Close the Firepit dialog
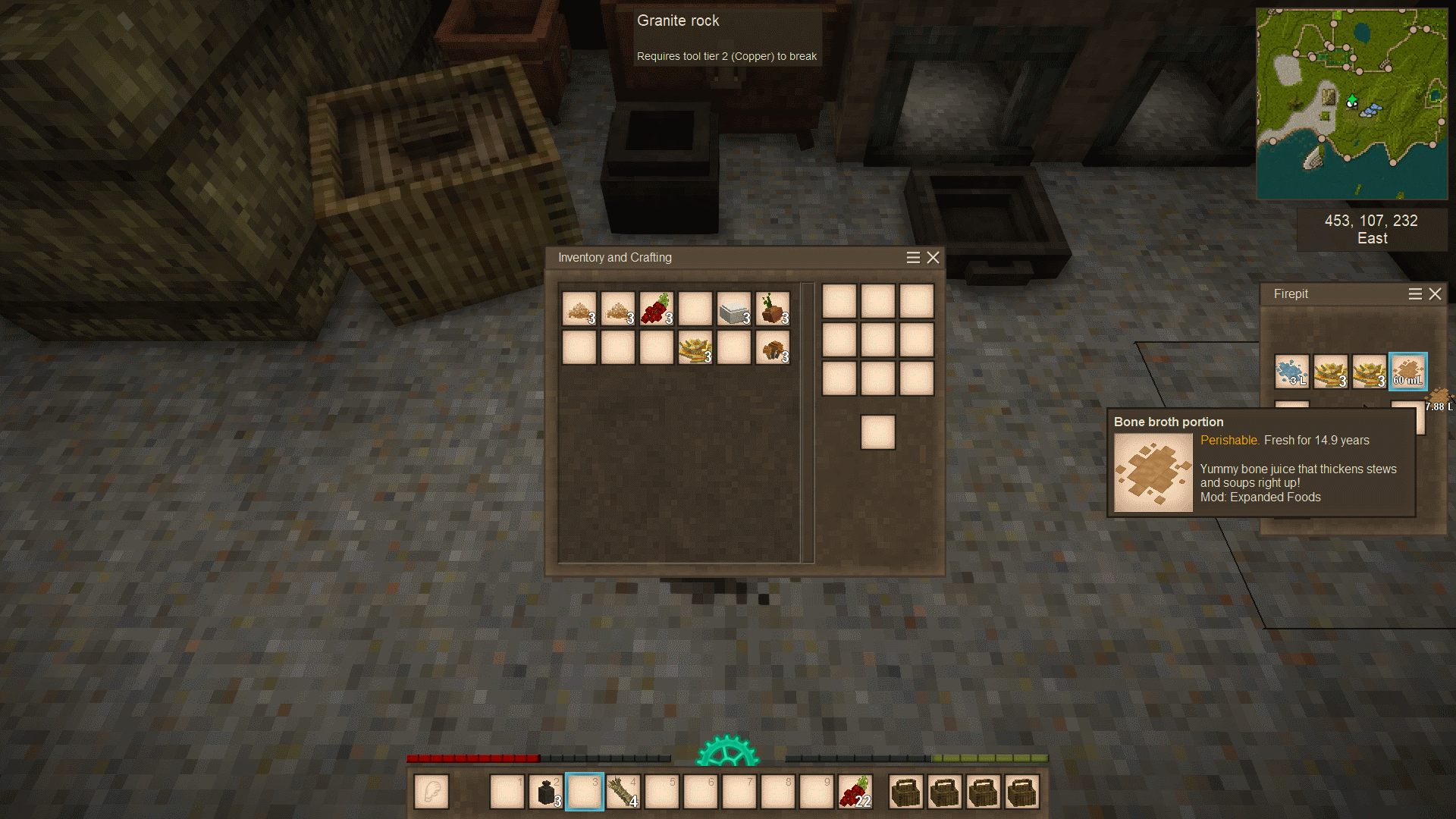1456x819 pixels. (x=1435, y=294)
